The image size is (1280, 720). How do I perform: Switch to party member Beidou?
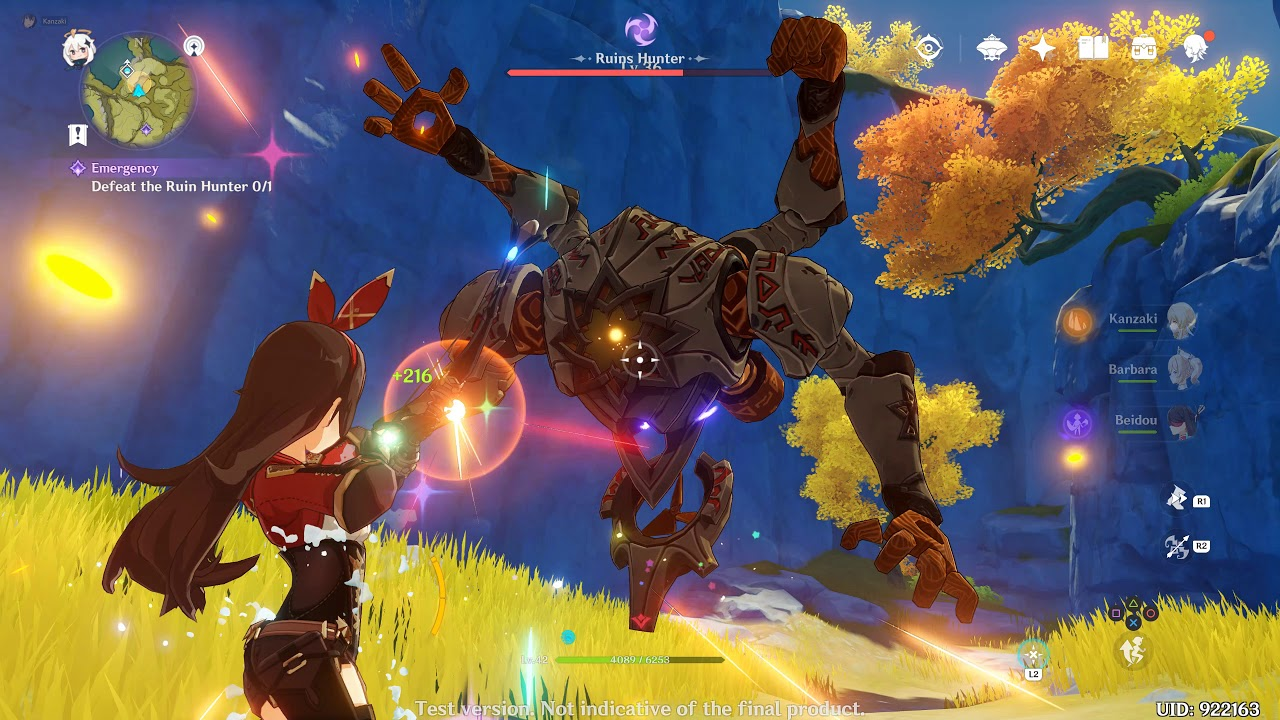point(1183,421)
